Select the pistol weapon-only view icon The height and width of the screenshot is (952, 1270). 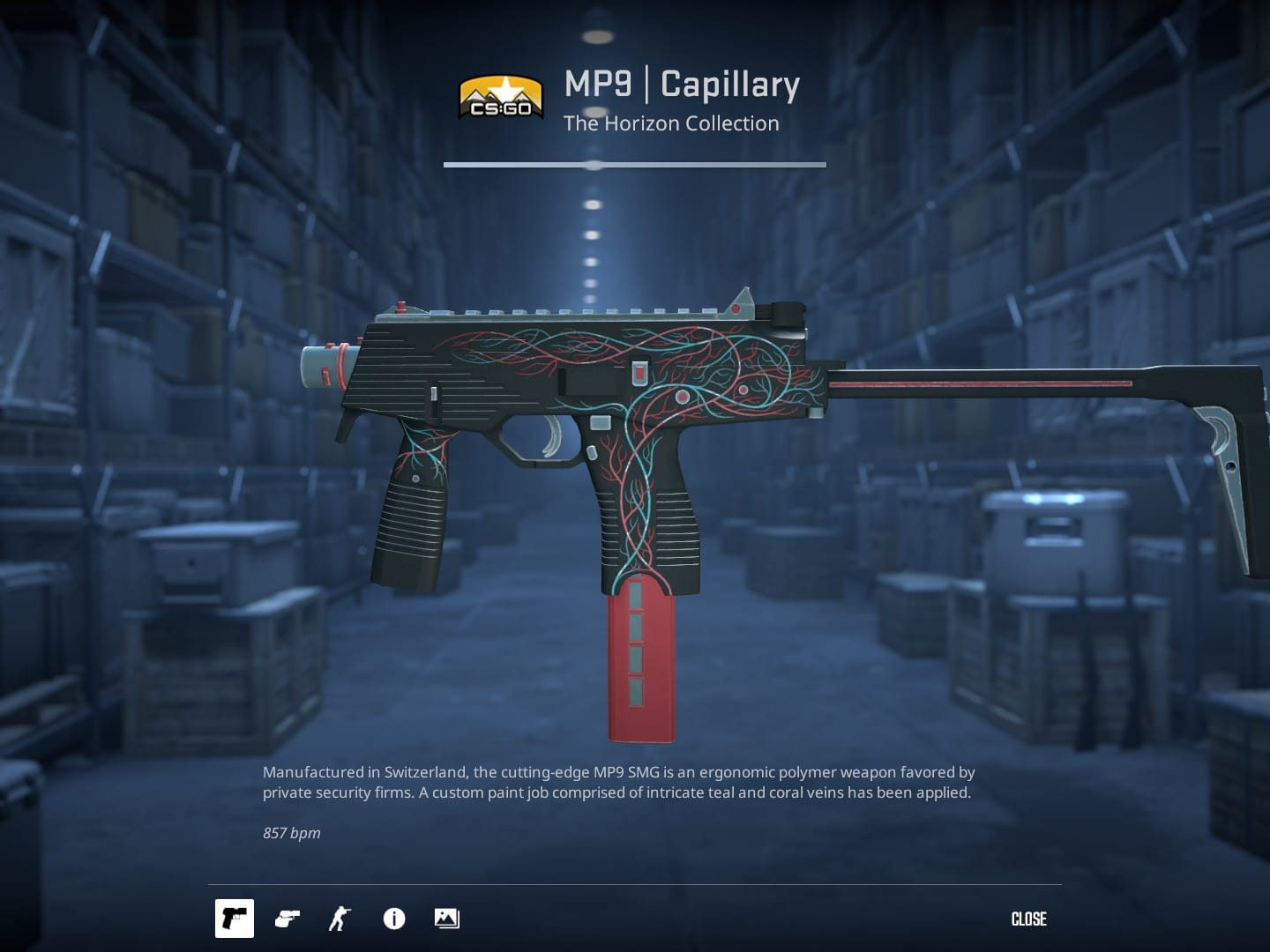[x=235, y=919]
